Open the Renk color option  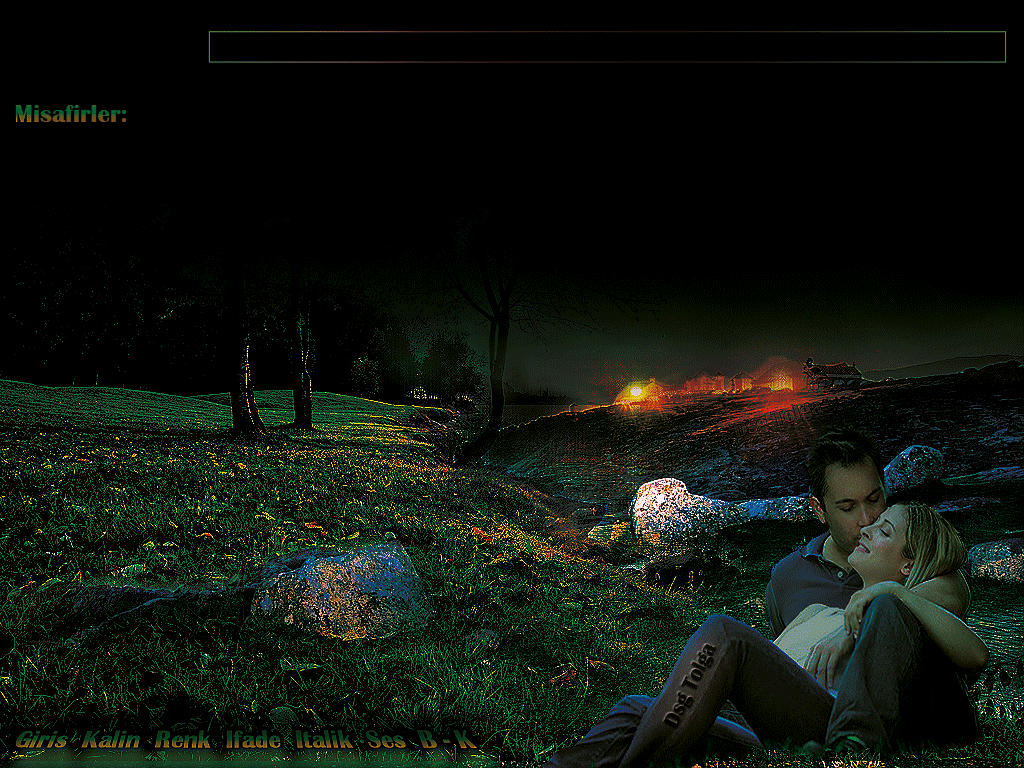point(183,741)
